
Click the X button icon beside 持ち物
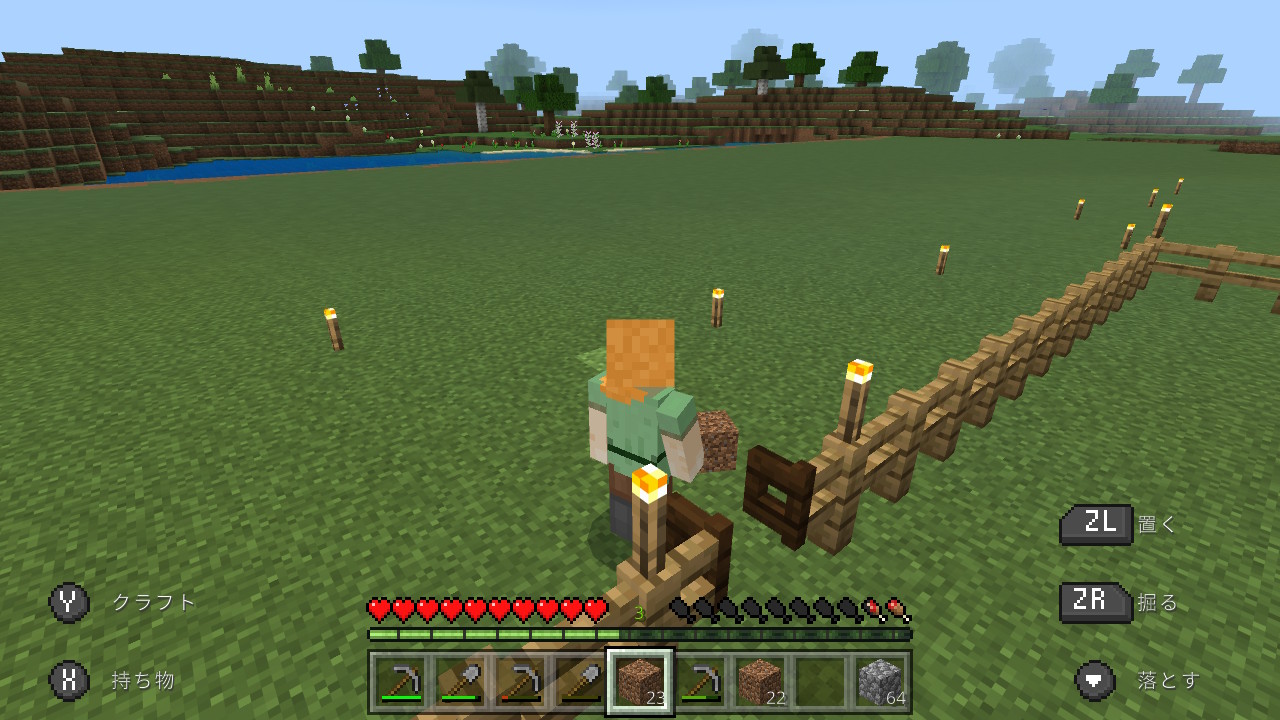tap(68, 679)
